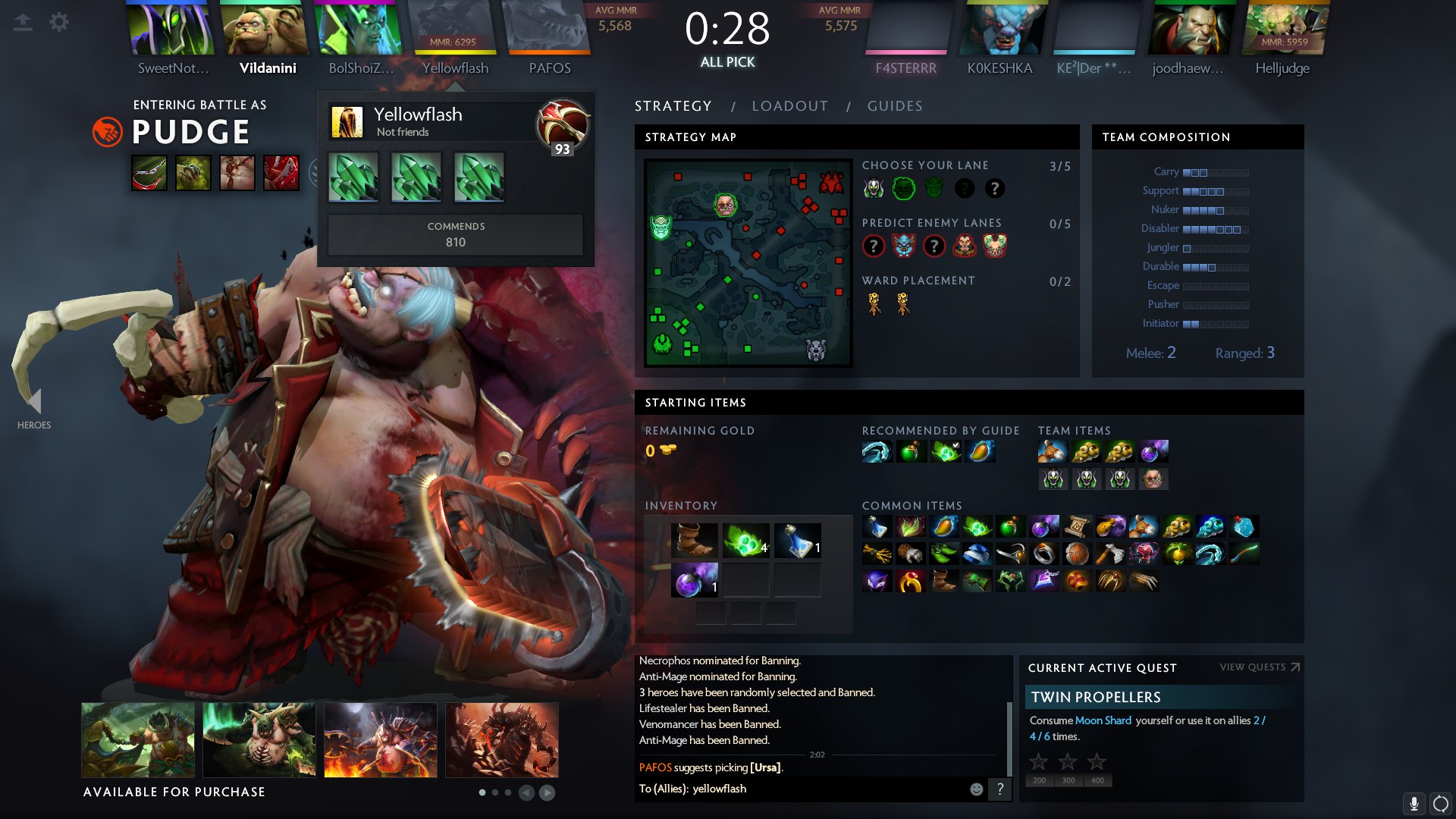
Task: Open the settings gear icon
Action: coord(59,22)
